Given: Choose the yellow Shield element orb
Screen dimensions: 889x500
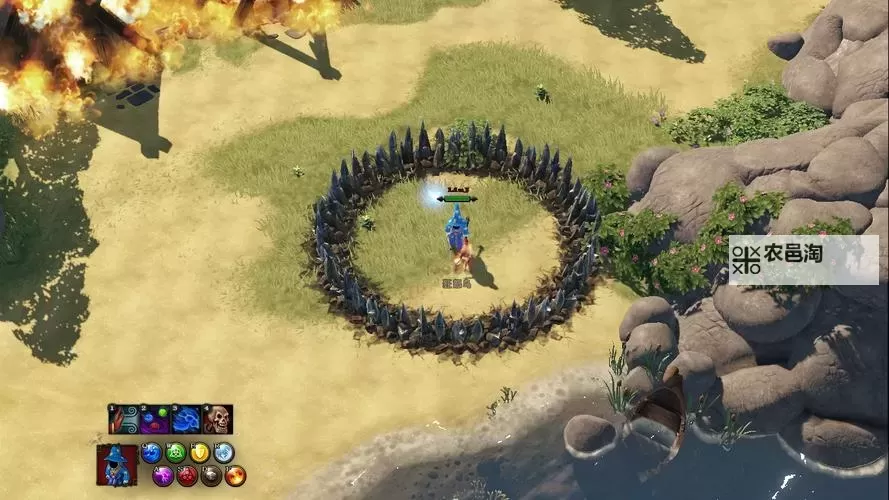Looking at the screenshot, I should pyautogui.click(x=200, y=453).
